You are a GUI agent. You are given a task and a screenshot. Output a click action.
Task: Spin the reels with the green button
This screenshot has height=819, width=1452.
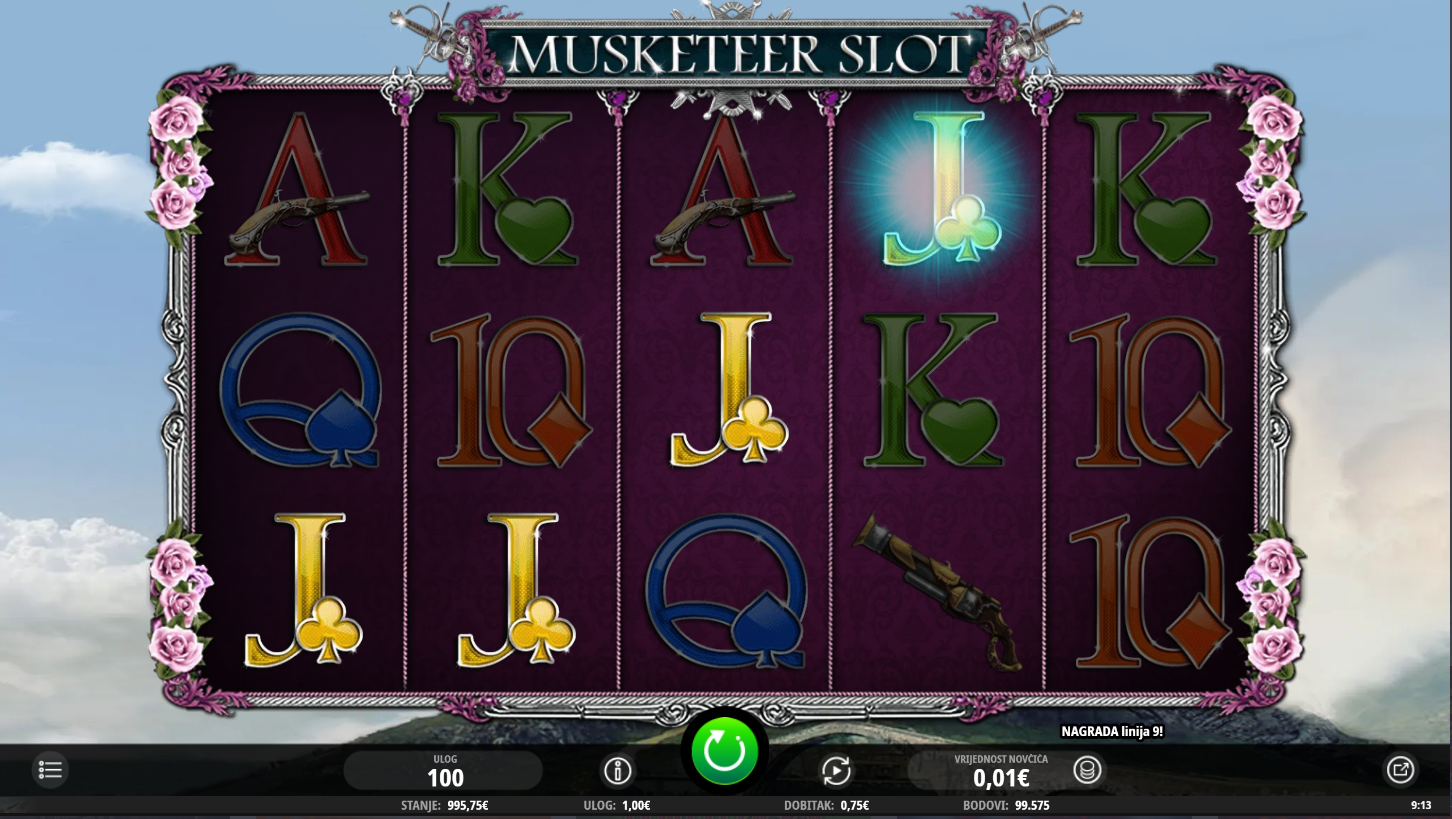724,751
